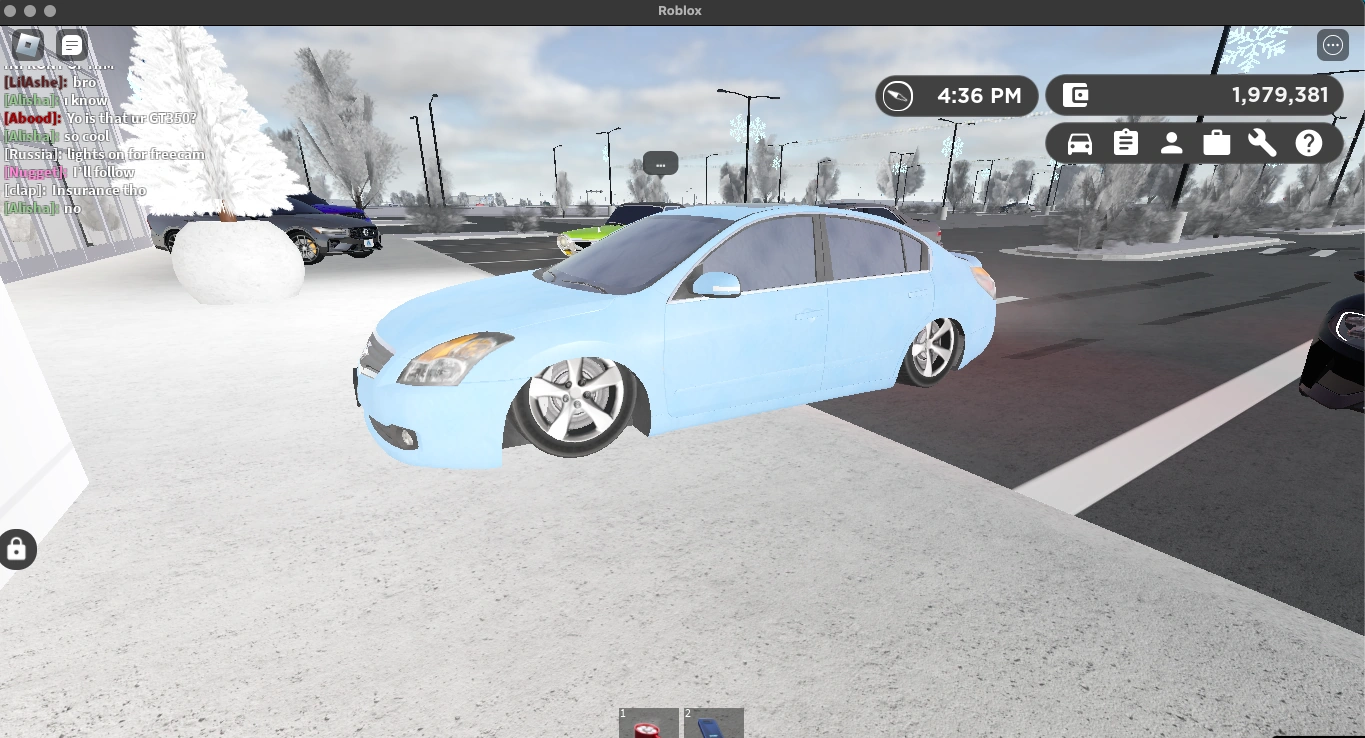Click the ellipsis menu in the top-right corner
The width and height of the screenshot is (1365, 738).
[1332, 44]
